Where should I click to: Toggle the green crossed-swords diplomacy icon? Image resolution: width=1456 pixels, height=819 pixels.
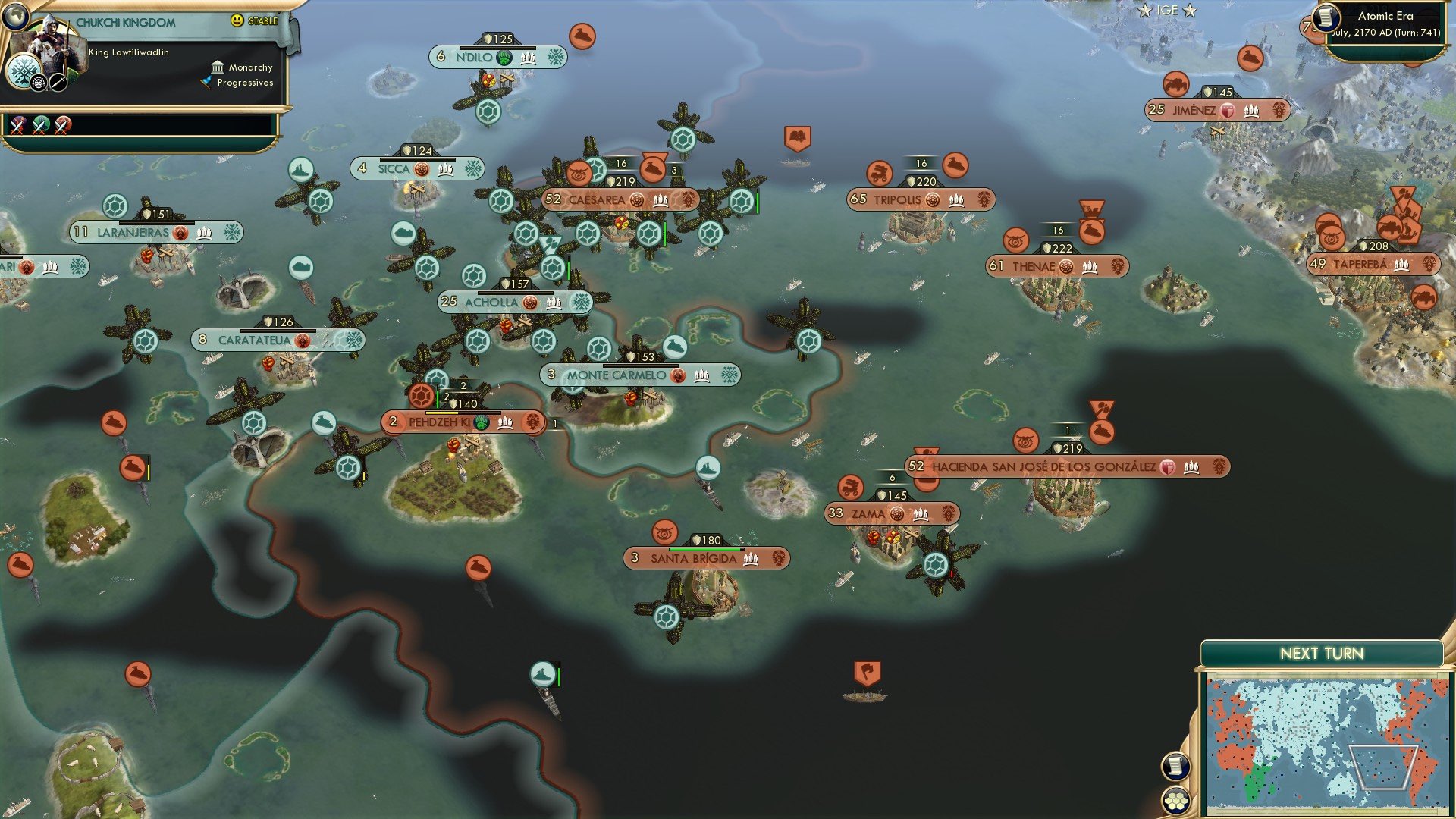pos(38,127)
